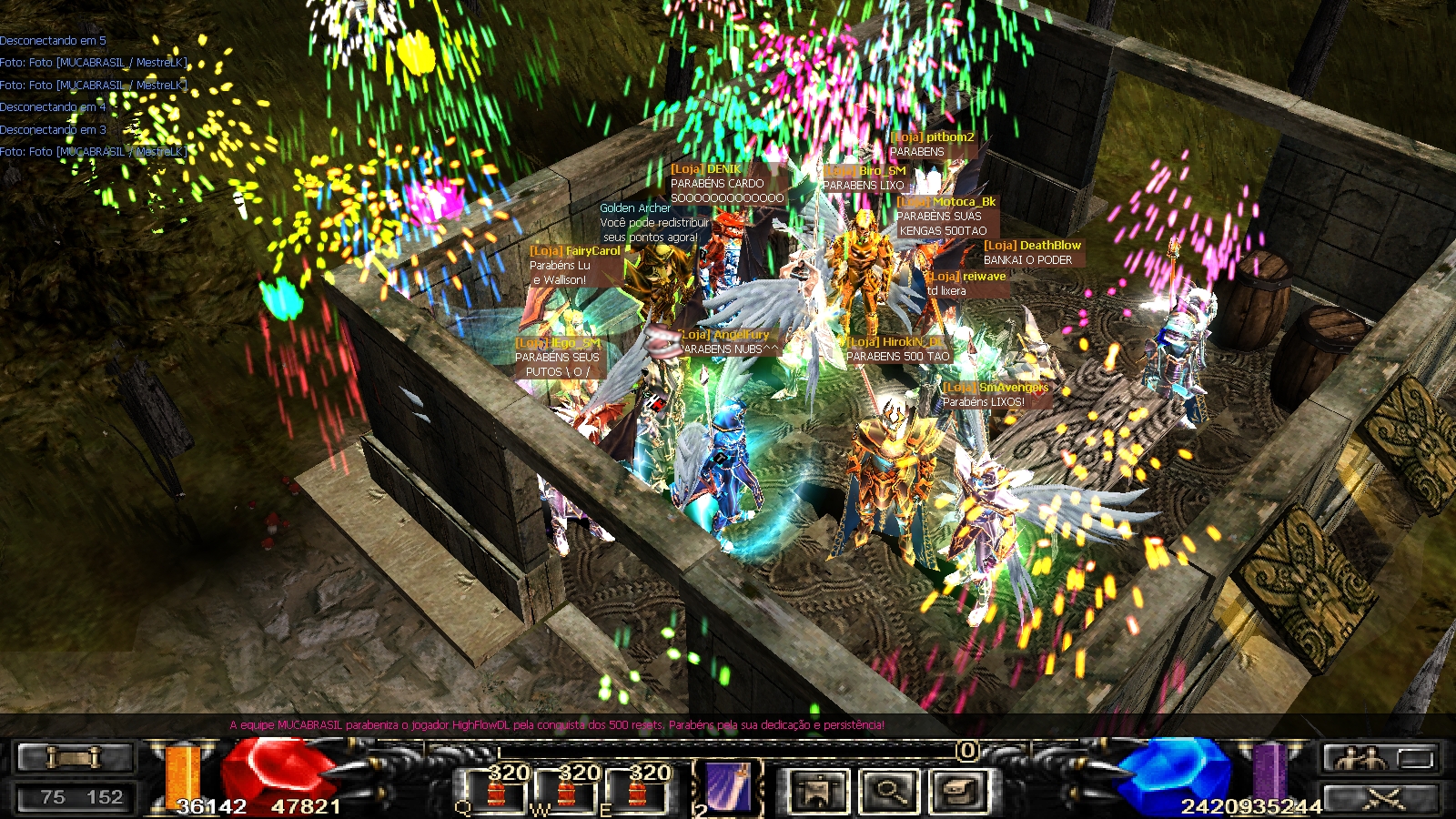Click the crossed swords button
Screen dimensions: 1456x819
(x=1383, y=799)
